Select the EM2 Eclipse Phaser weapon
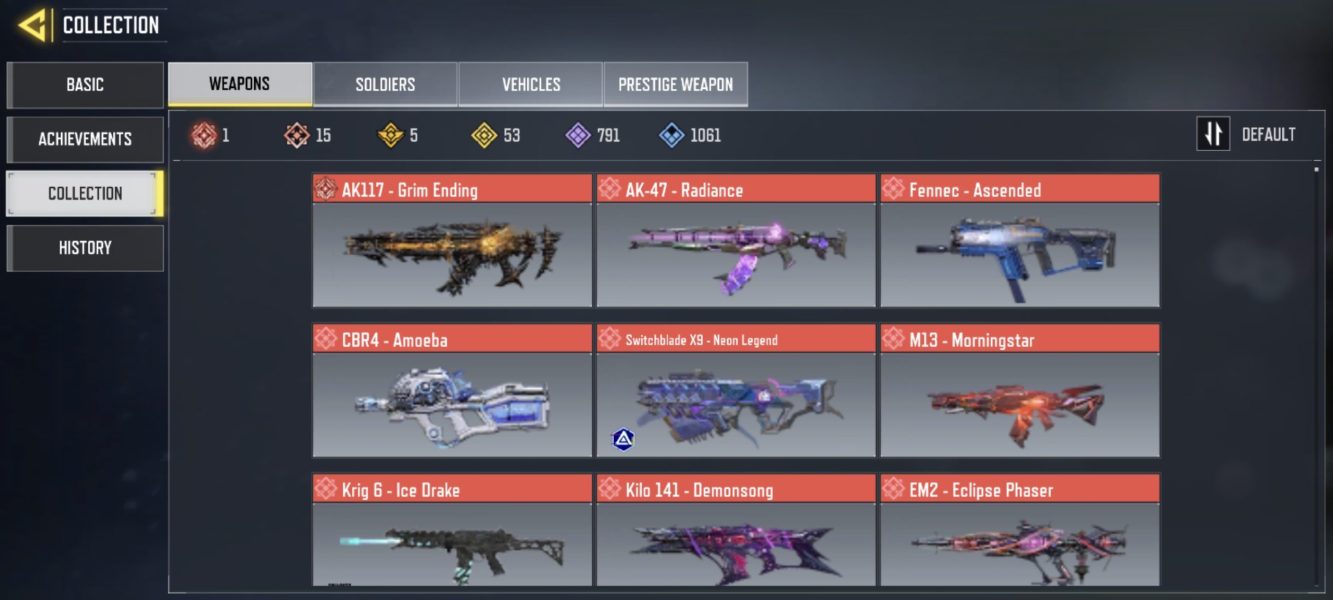The image size is (1333, 600). point(1020,532)
